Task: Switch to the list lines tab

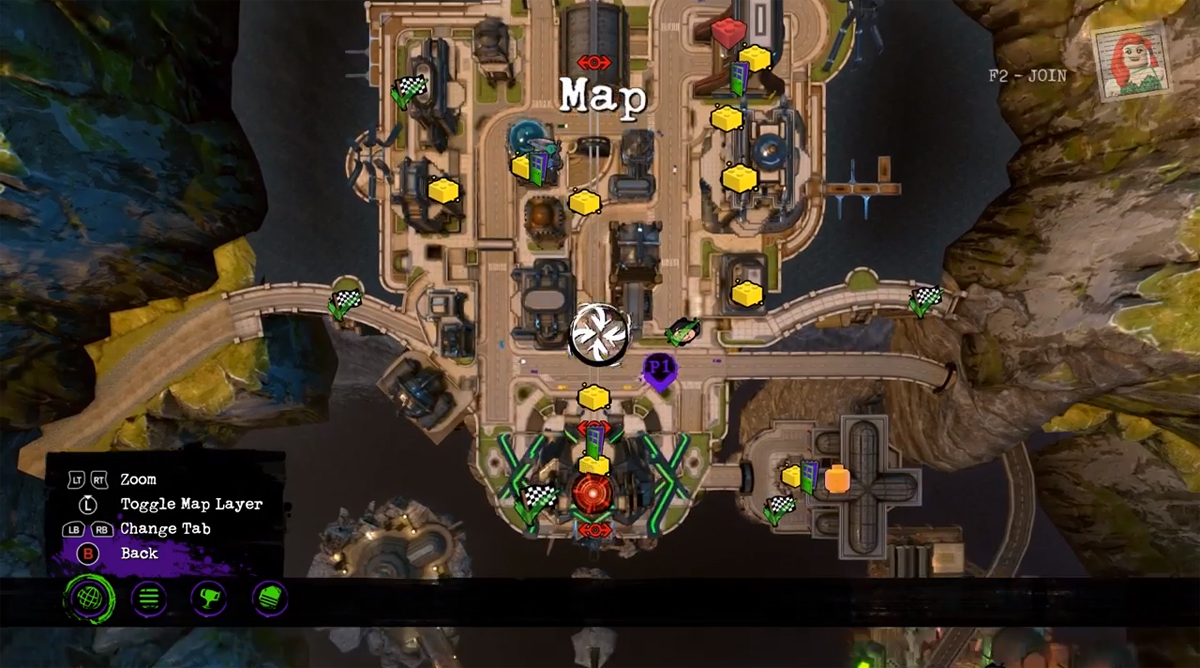Action: 149,599
